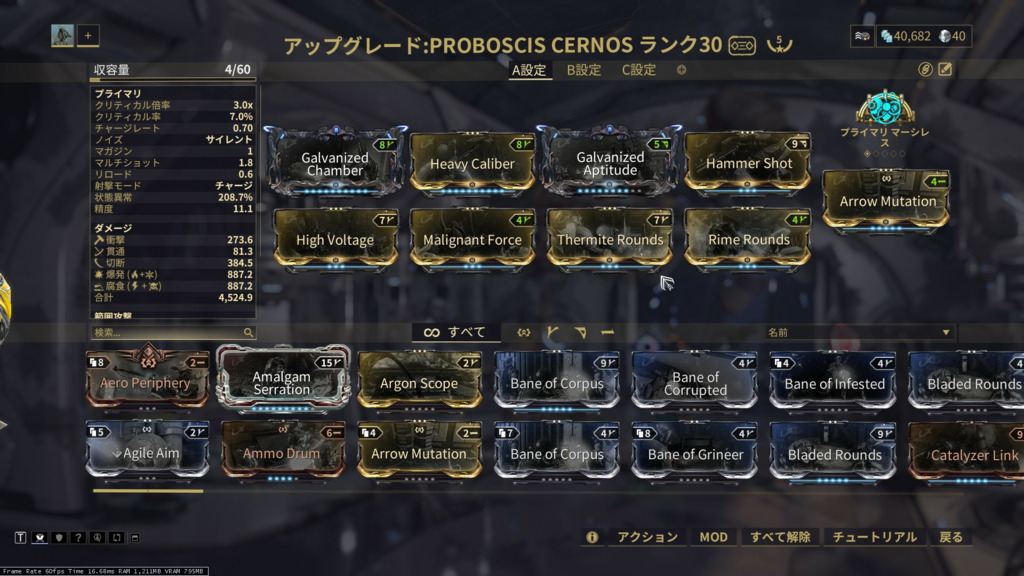This screenshot has width=1024, height=576.
Task: Select the Argon Scope mod card
Action: tap(419, 383)
